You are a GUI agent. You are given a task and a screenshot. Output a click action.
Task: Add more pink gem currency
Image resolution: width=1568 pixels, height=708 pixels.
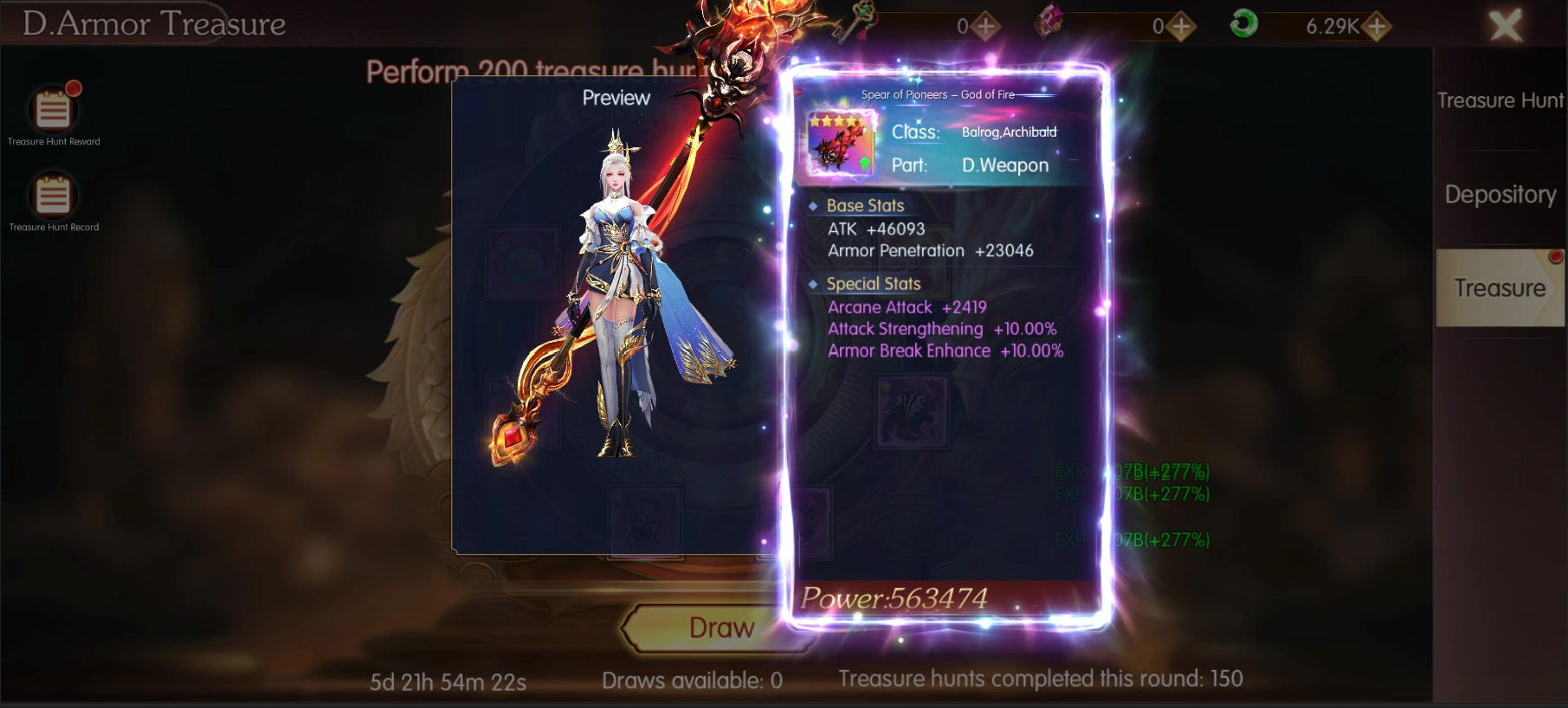coord(1181,27)
